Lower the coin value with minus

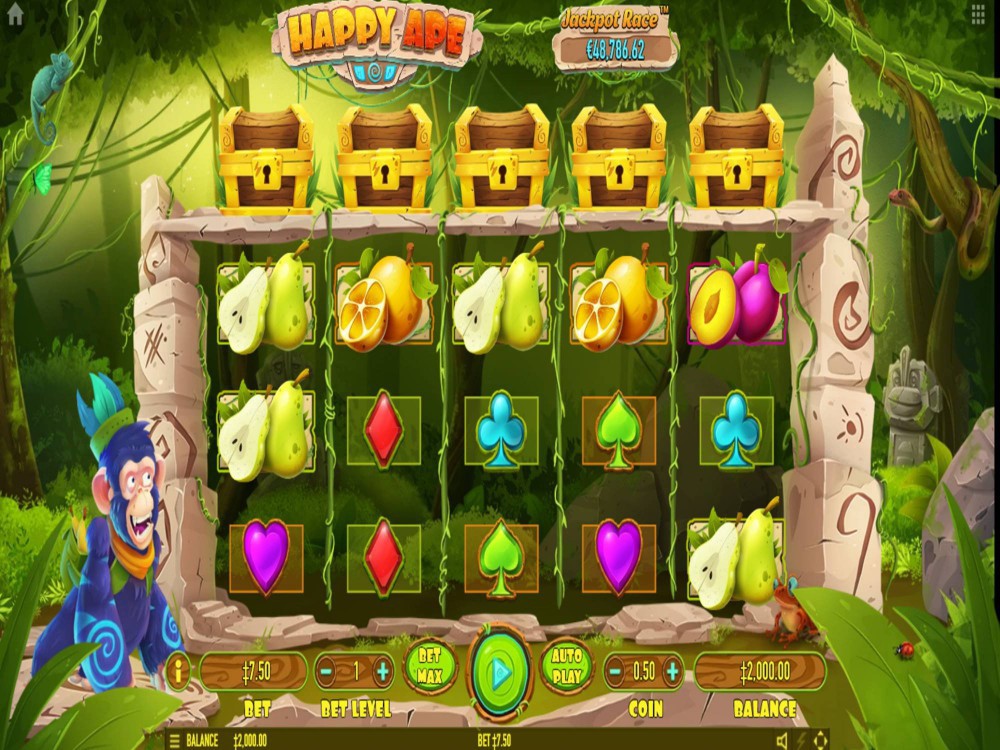616,671
